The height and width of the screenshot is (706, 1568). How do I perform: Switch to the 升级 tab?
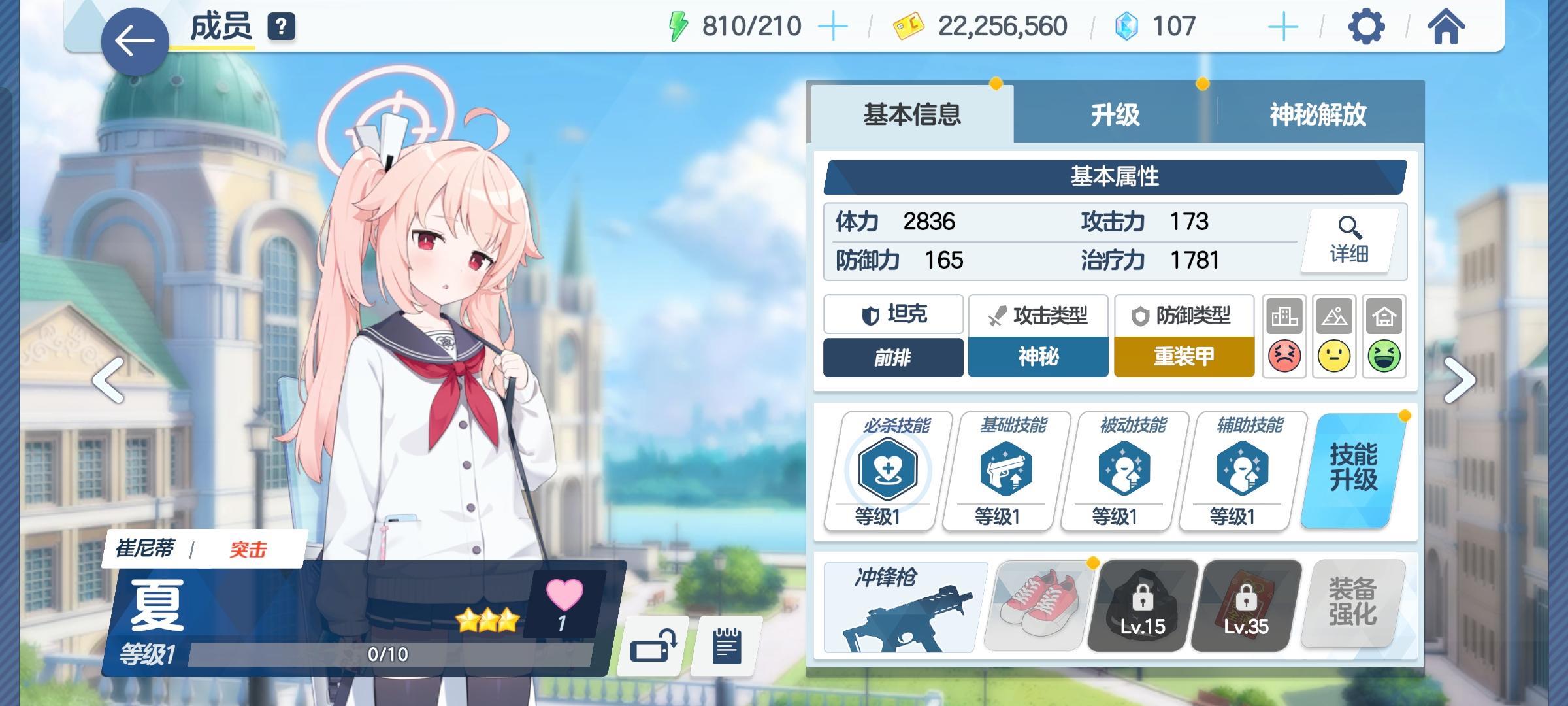[1114, 114]
